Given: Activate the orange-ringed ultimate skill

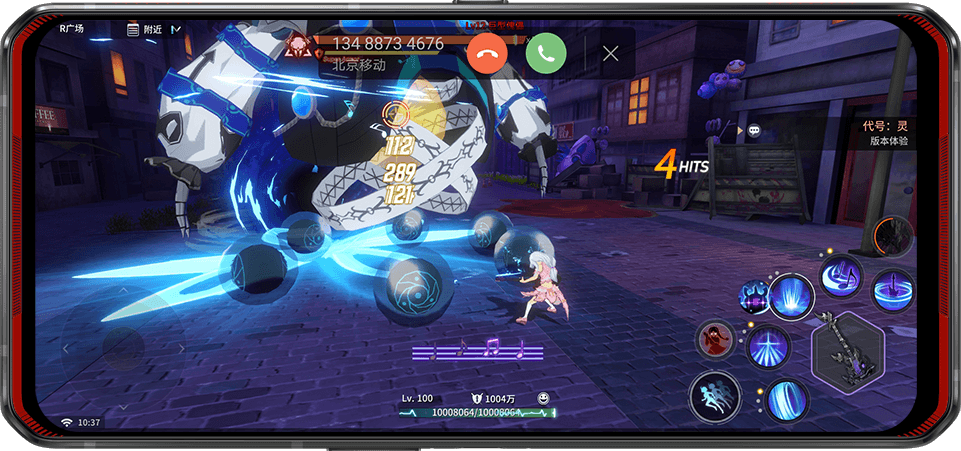Looking at the screenshot, I should 892,237.
